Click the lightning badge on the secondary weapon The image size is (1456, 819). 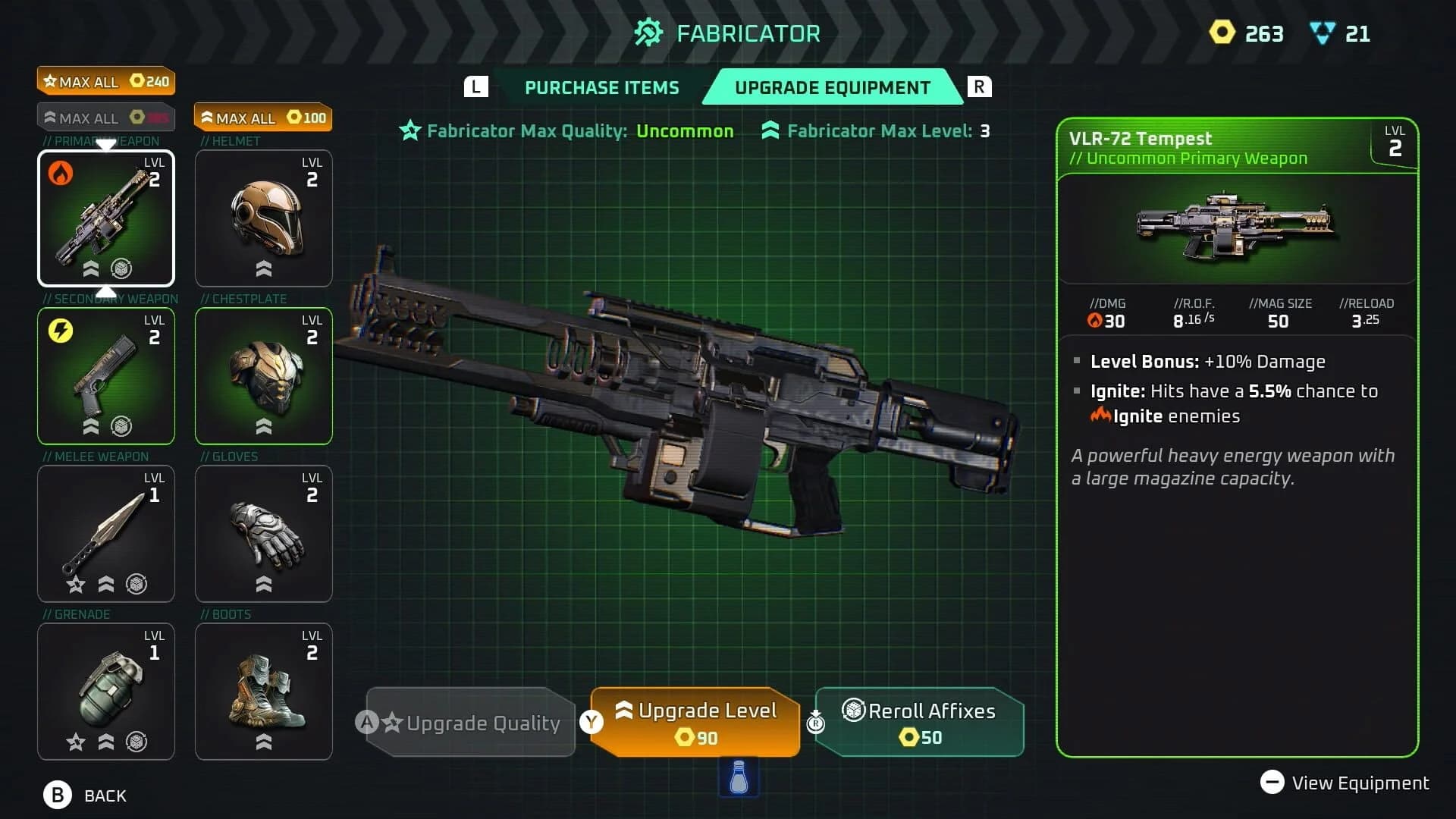60,329
